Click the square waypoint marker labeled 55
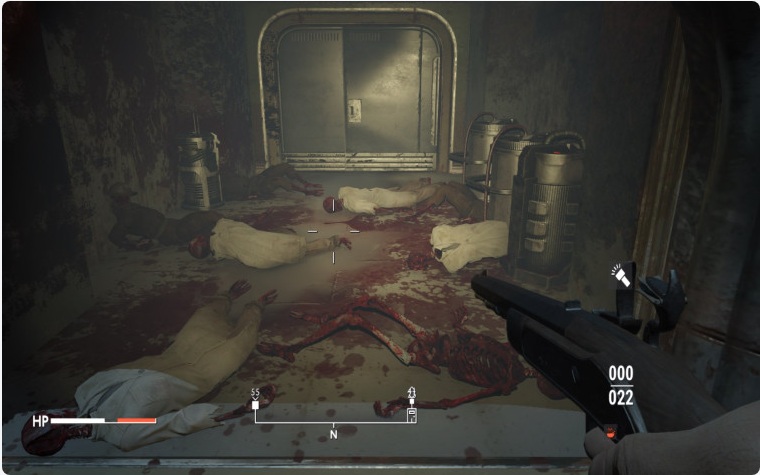The height and width of the screenshot is (475, 760). pyautogui.click(x=255, y=406)
